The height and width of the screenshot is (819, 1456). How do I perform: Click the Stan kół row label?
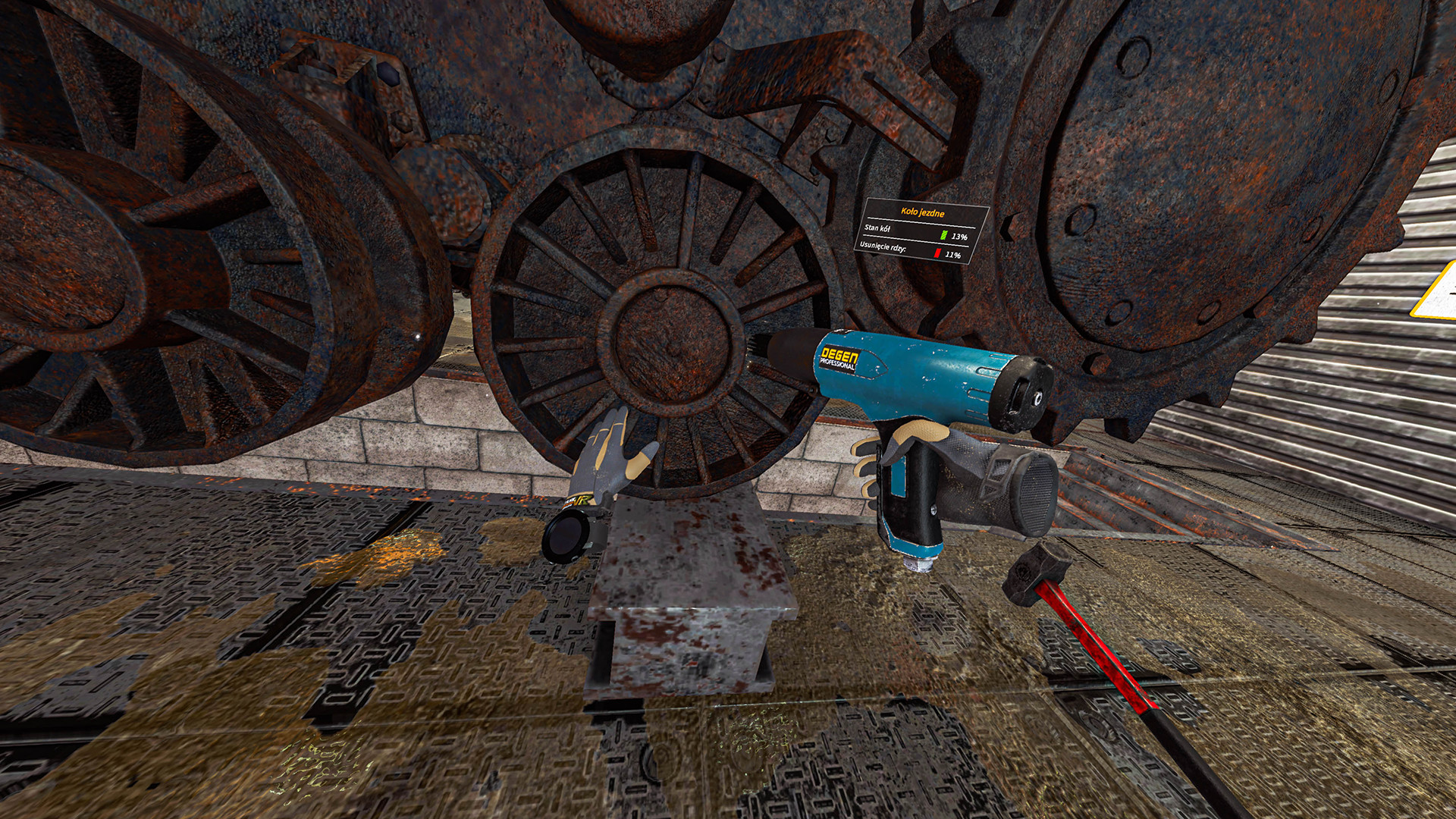pos(877,229)
